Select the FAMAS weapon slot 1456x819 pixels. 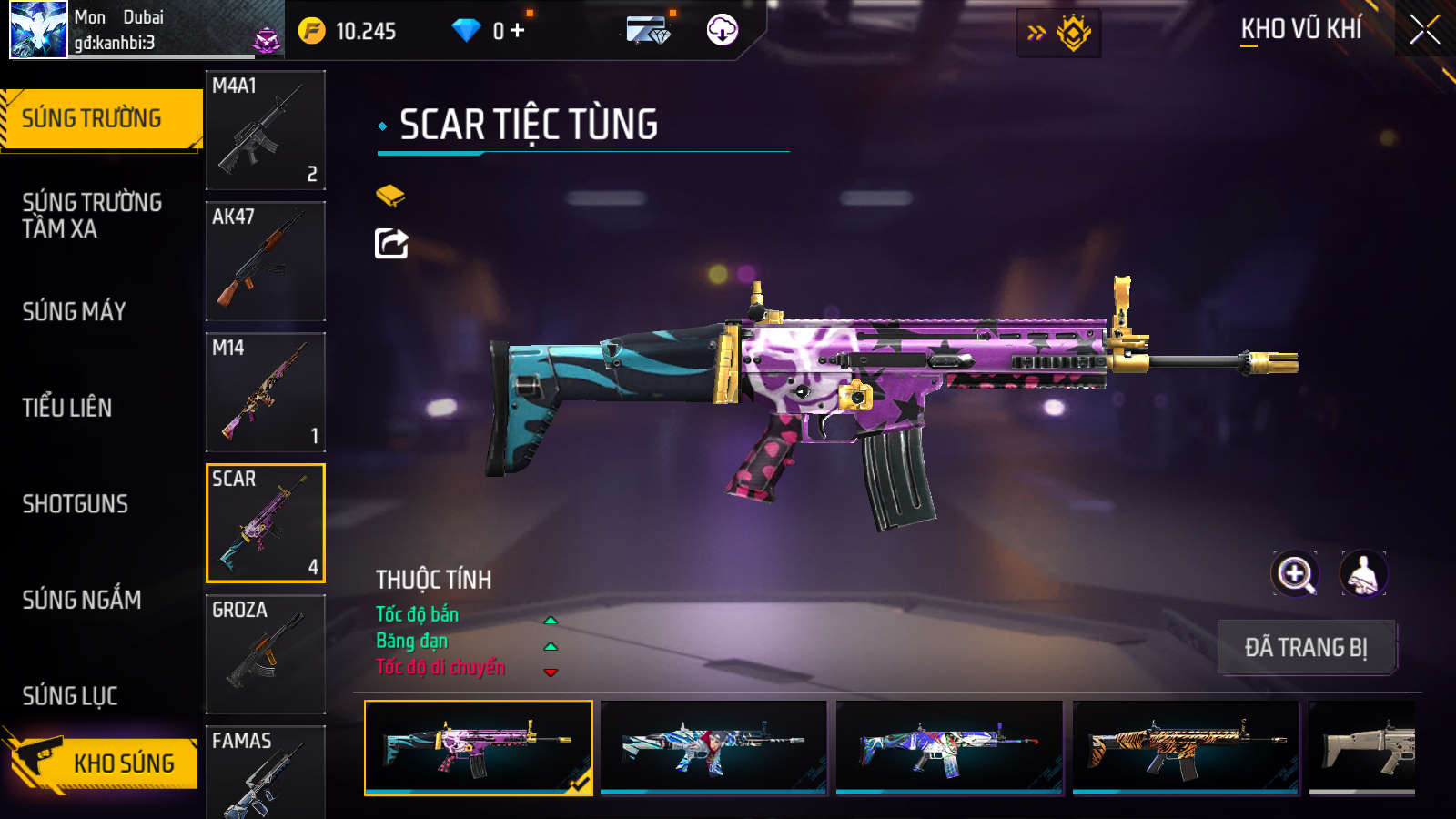click(x=266, y=772)
